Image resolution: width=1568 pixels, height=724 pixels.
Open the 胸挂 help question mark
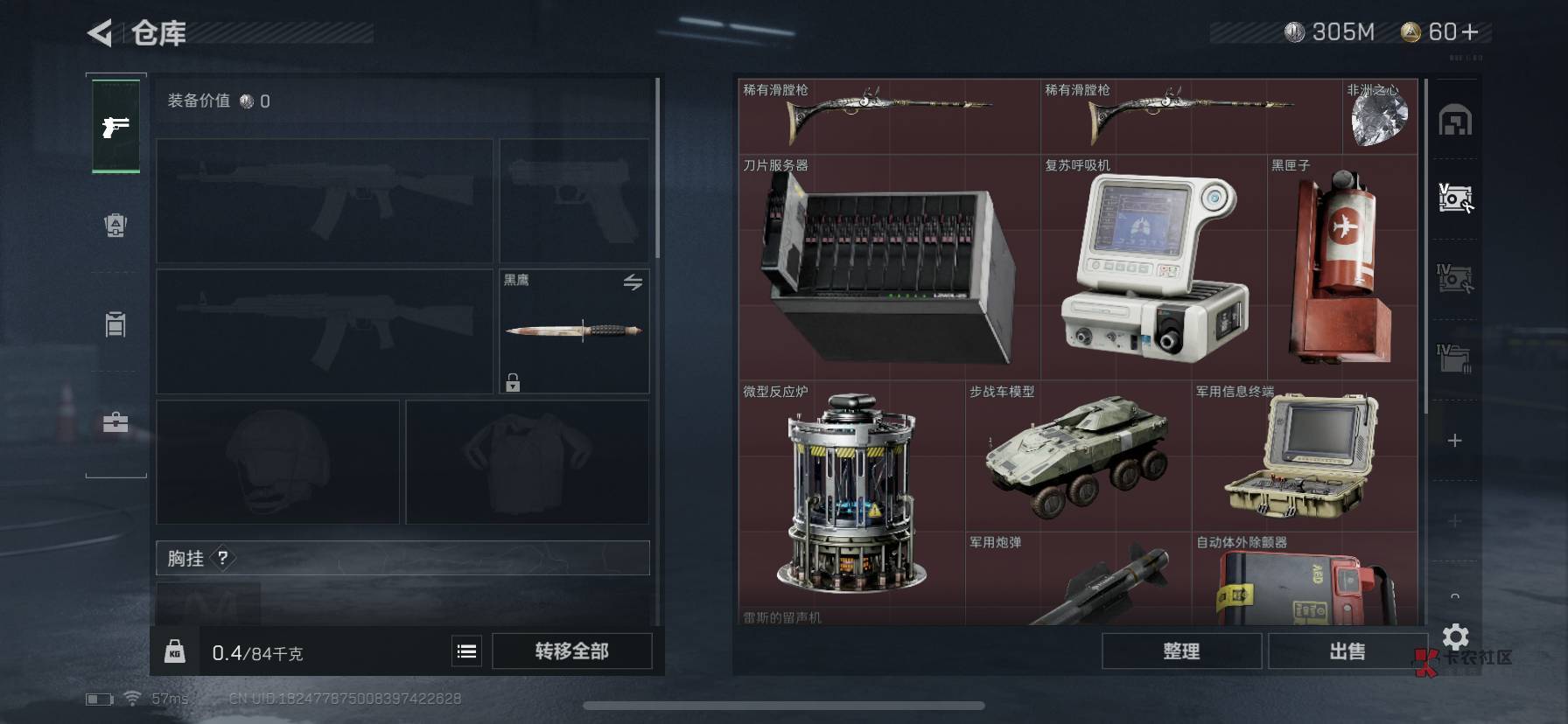tap(223, 558)
